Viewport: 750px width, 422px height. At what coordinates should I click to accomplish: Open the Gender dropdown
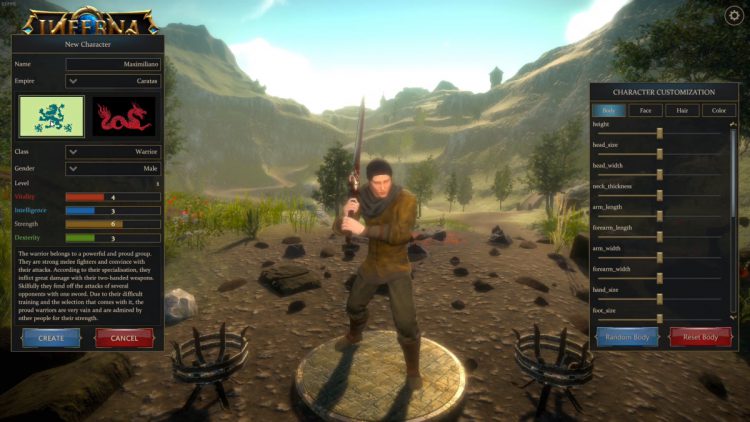(112, 168)
